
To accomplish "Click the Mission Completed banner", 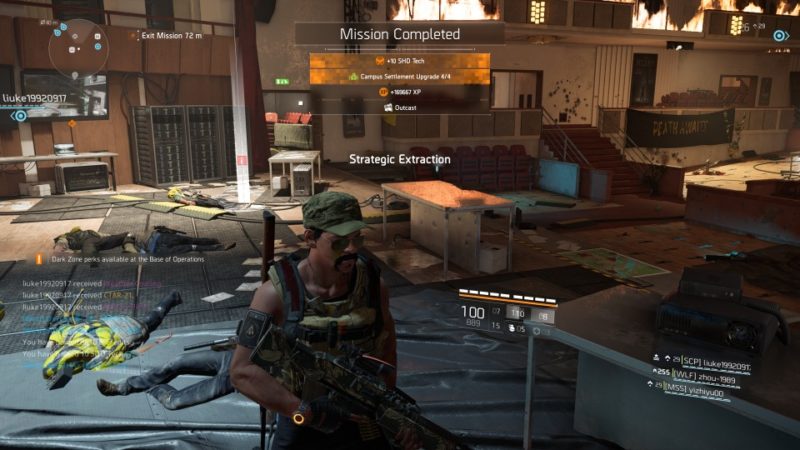I will [x=399, y=33].
